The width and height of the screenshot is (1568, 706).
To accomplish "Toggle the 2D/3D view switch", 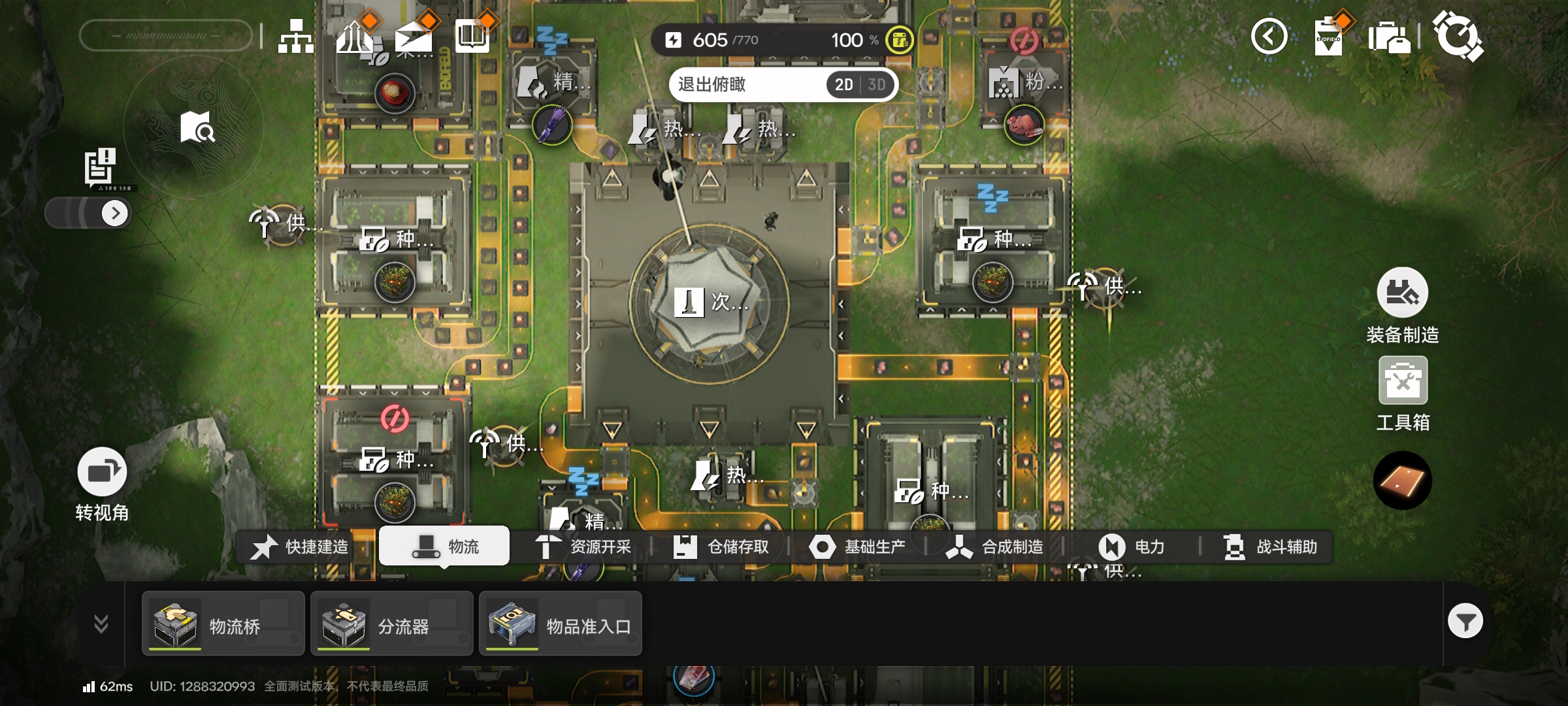I will [x=860, y=85].
